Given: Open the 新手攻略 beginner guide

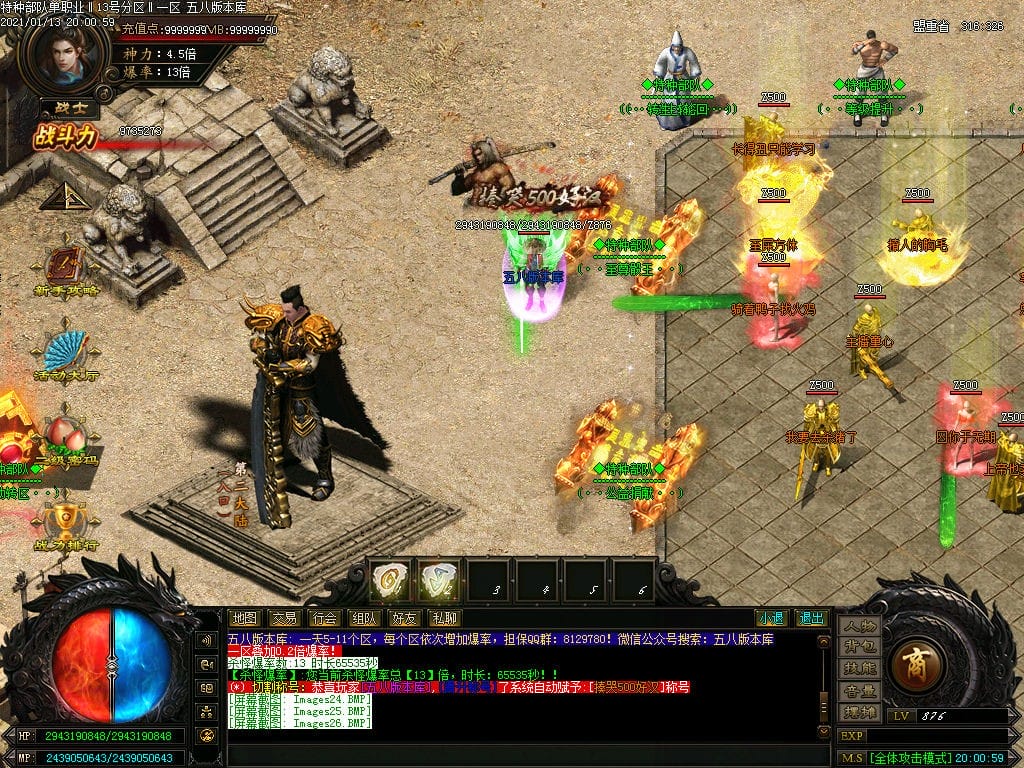Looking at the screenshot, I should click(66, 270).
